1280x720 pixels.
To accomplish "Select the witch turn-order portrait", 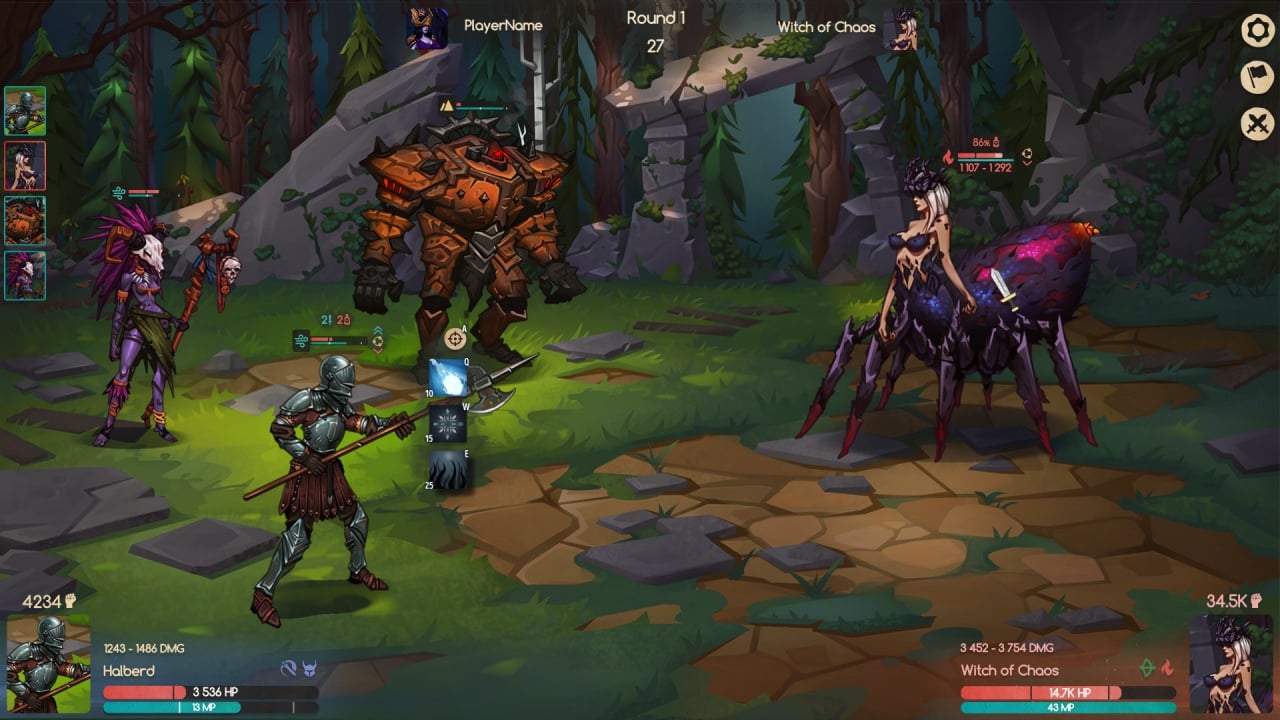I will coord(25,166).
